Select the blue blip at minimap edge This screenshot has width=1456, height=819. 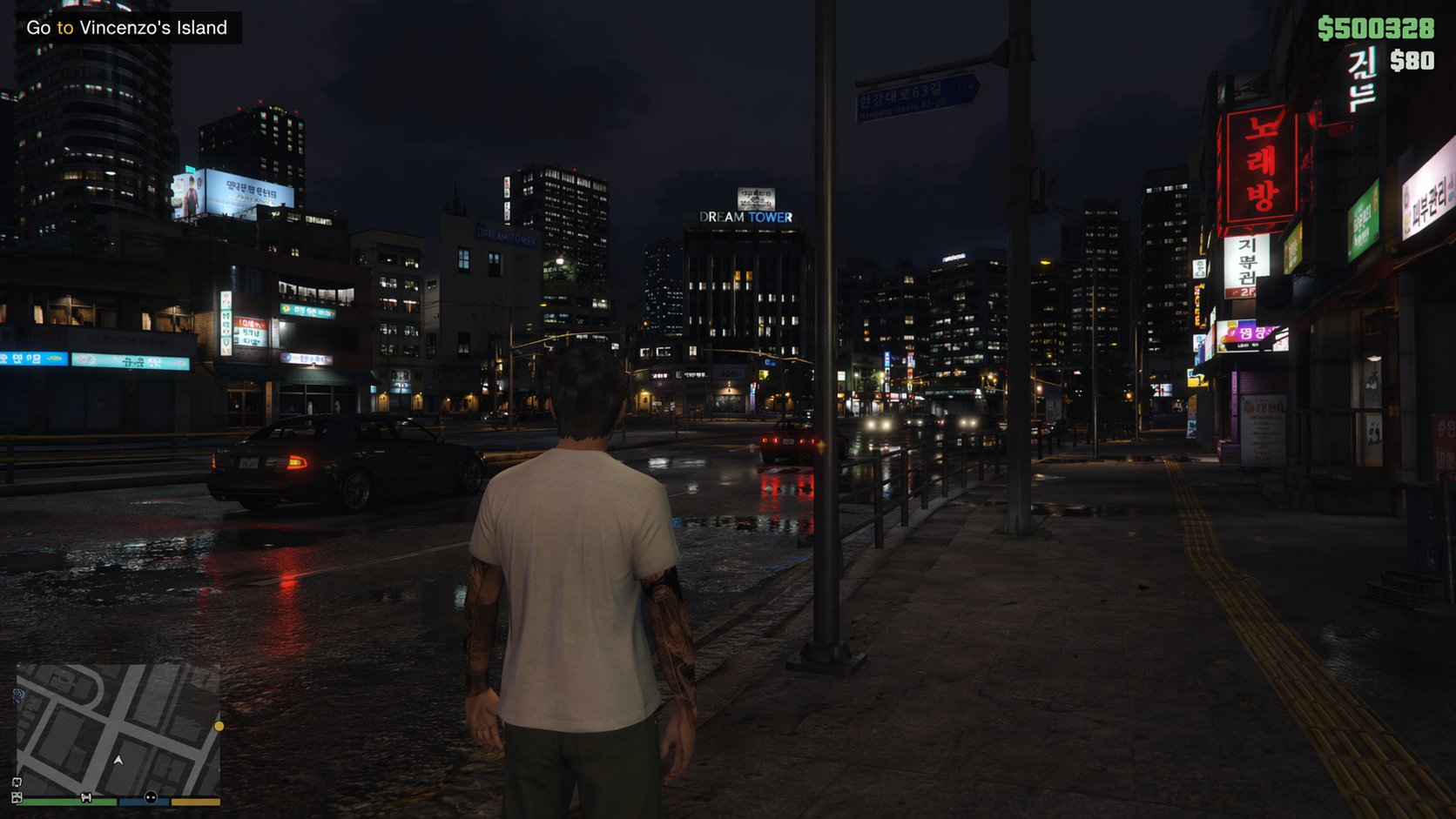click(18, 695)
